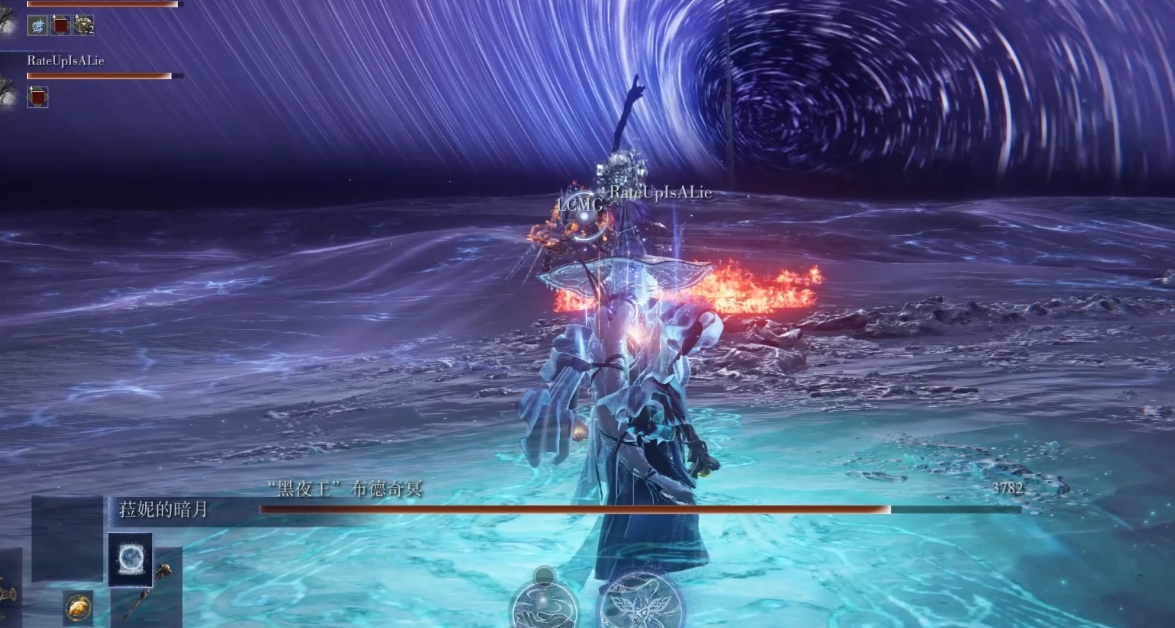
Task: Select the left-hand armament slot on screen edge
Action: coord(8,590)
